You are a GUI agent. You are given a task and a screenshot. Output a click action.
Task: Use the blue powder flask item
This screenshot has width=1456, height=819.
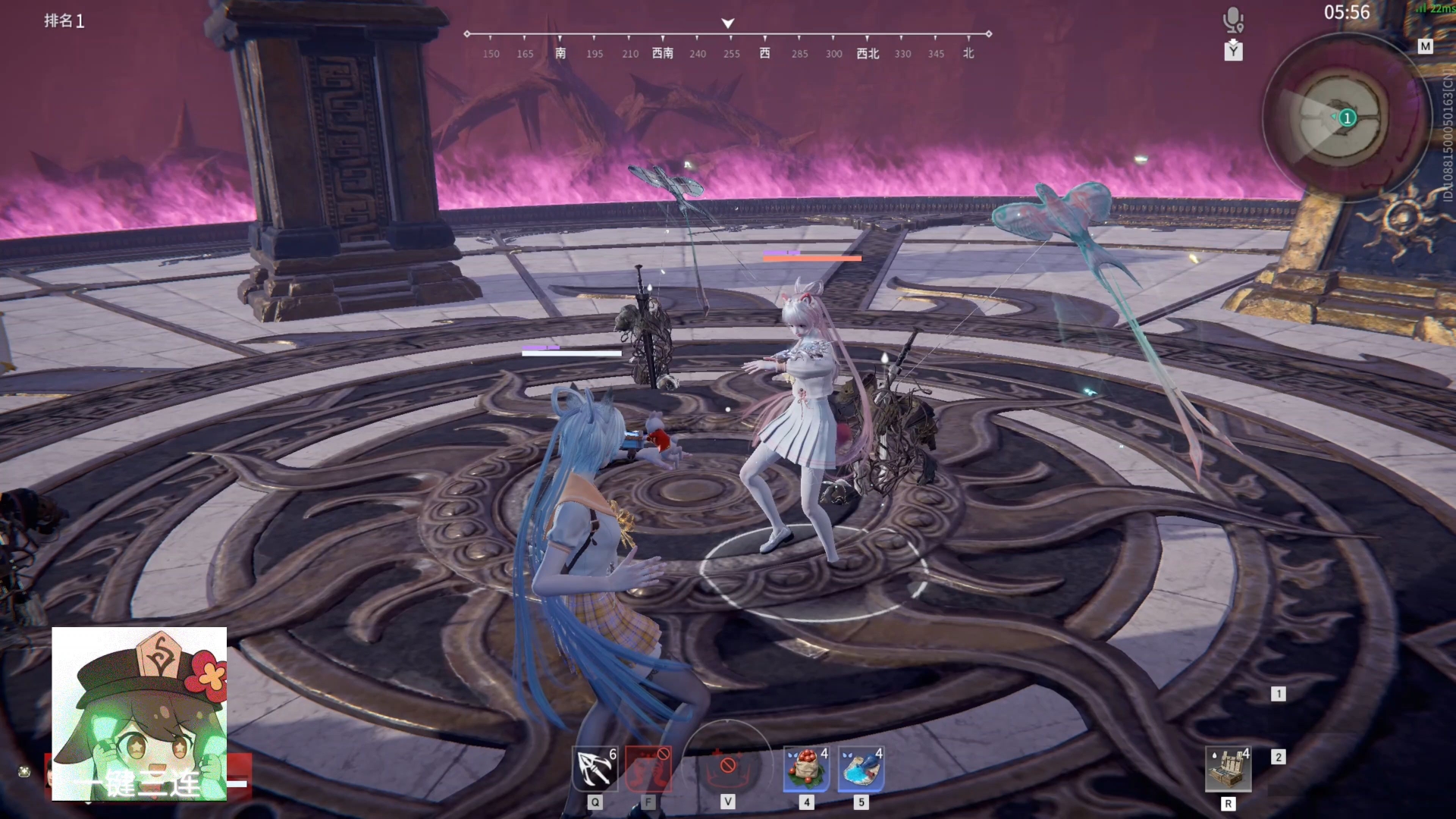point(861,768)
